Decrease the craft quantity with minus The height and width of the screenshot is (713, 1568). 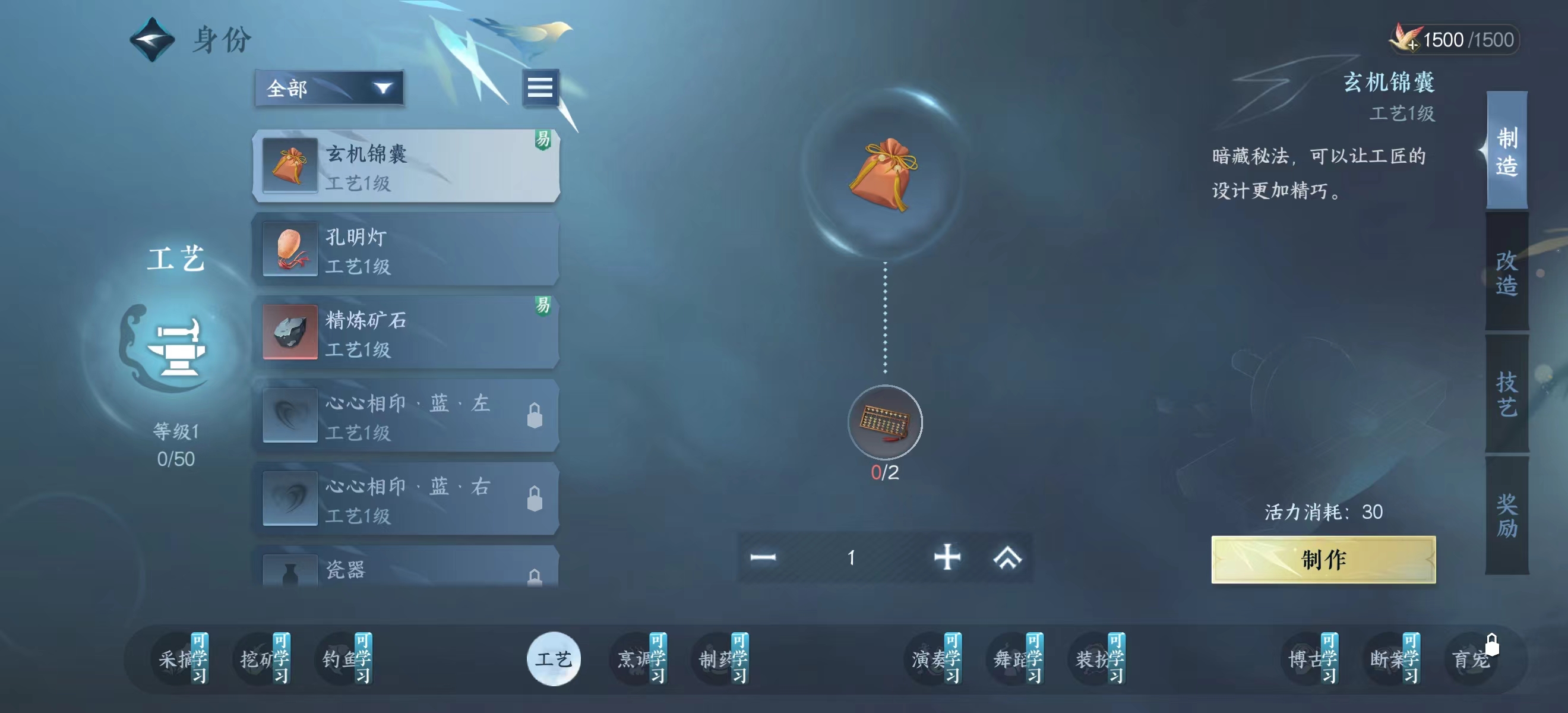763,557
